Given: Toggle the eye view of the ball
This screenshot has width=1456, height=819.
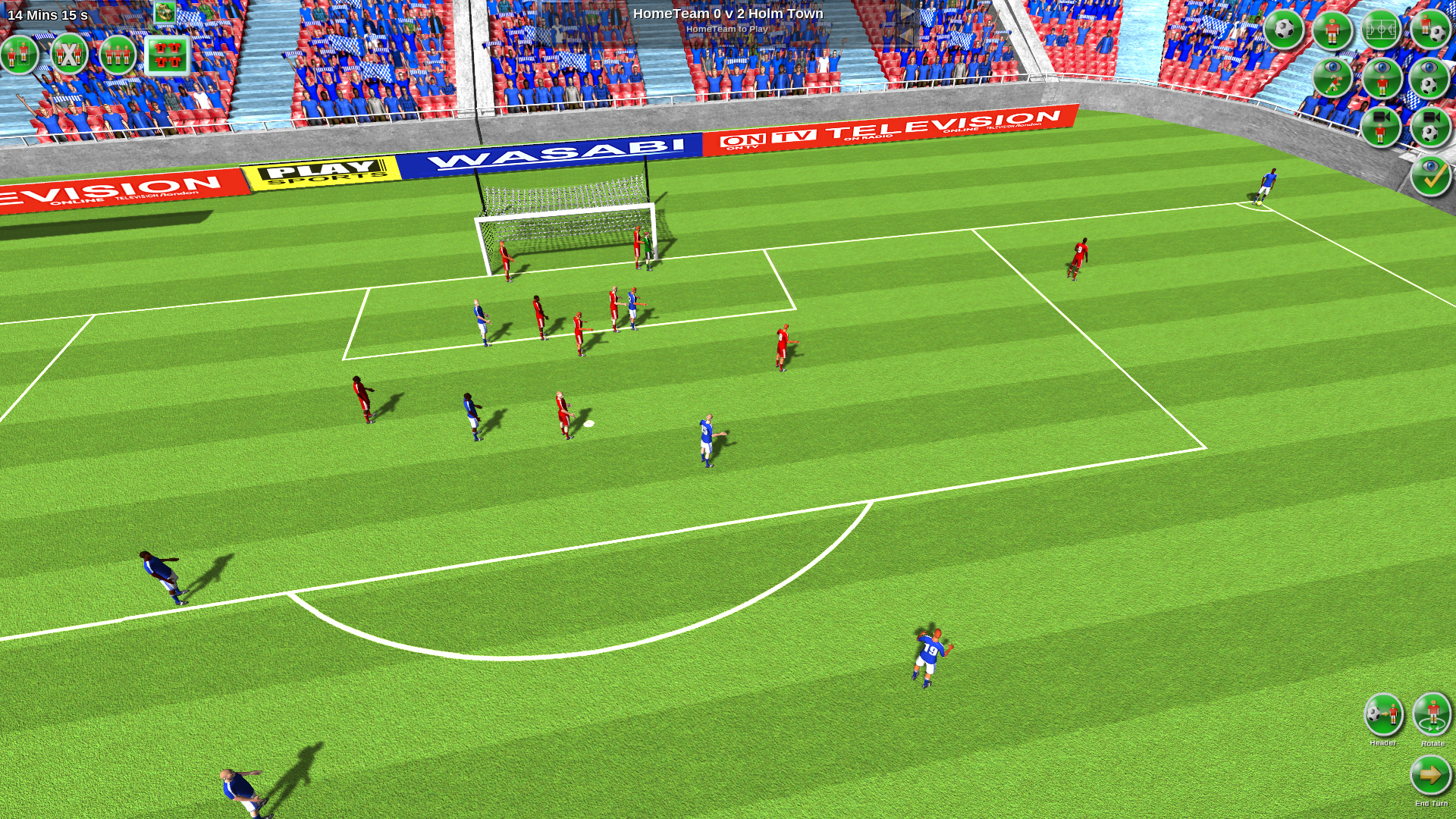Looking at the screenshot, I should [1430, 78].
